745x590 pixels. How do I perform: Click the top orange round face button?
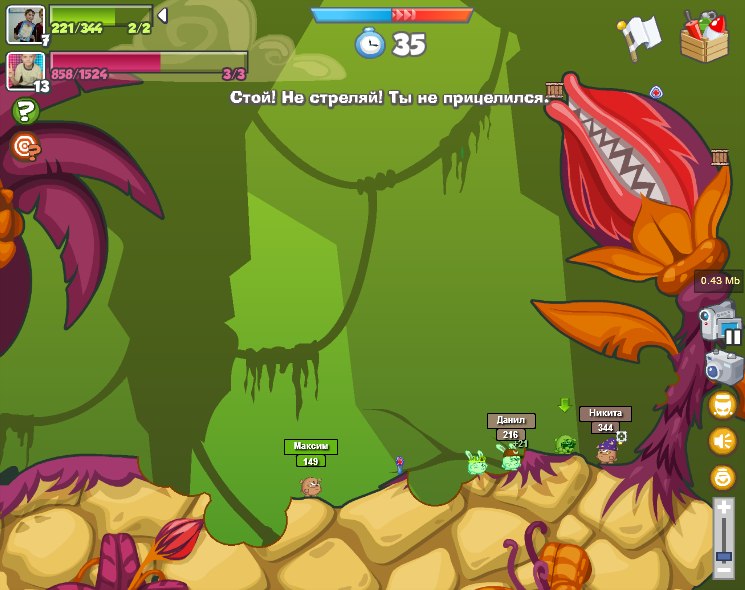pos(722,404)
